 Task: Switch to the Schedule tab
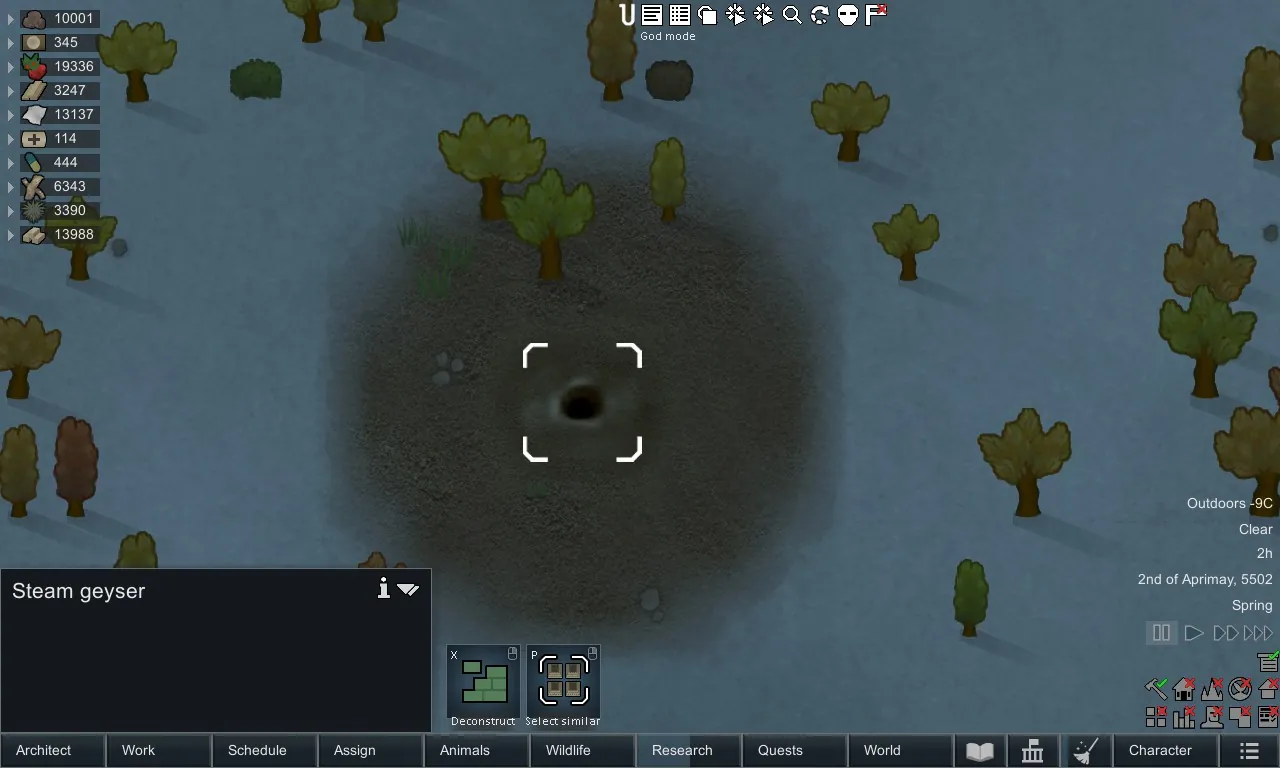pyautogui.click(x=264, y=750)
